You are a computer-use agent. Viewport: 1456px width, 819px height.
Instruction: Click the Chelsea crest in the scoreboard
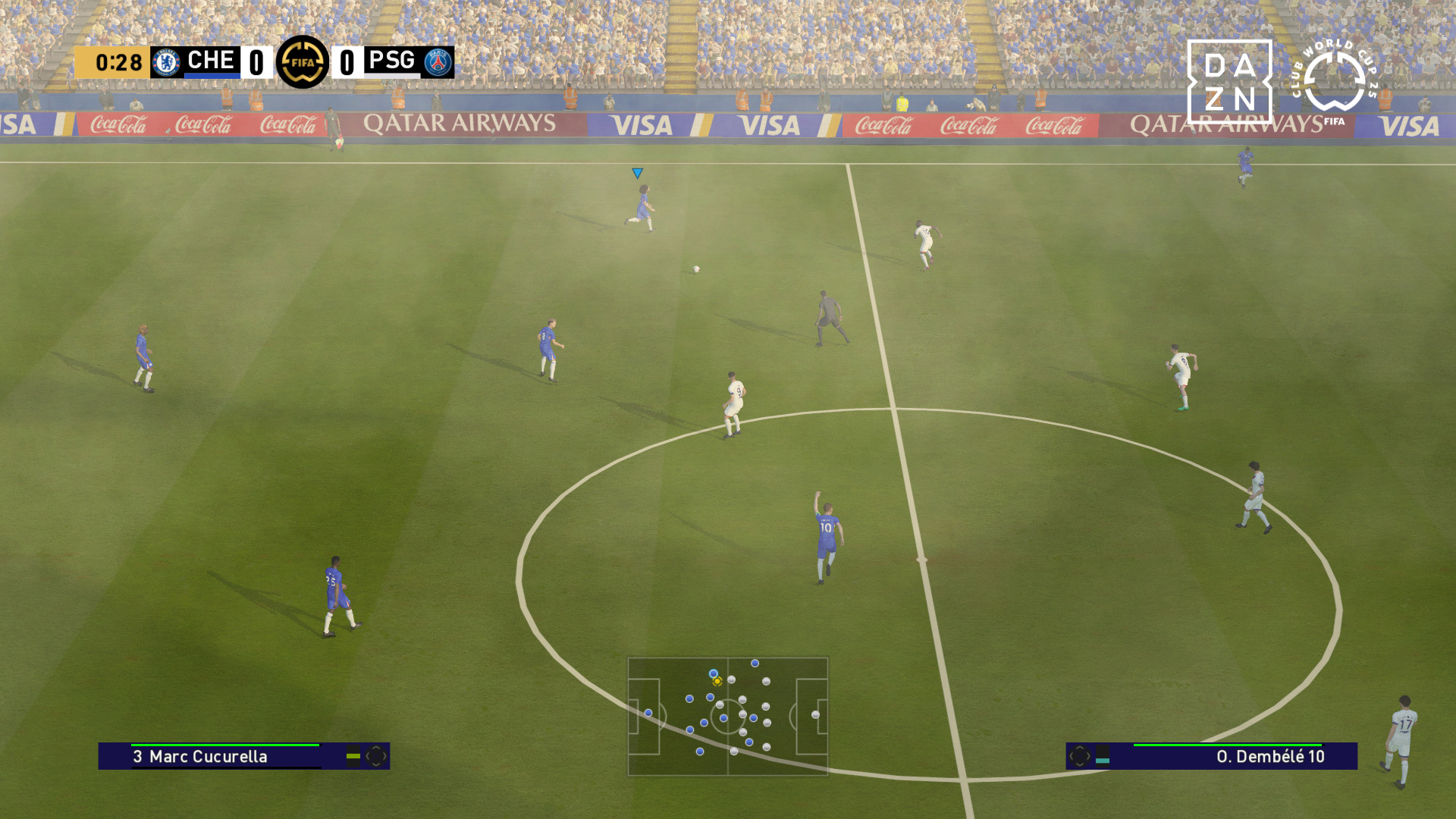(x=166, y=62)
